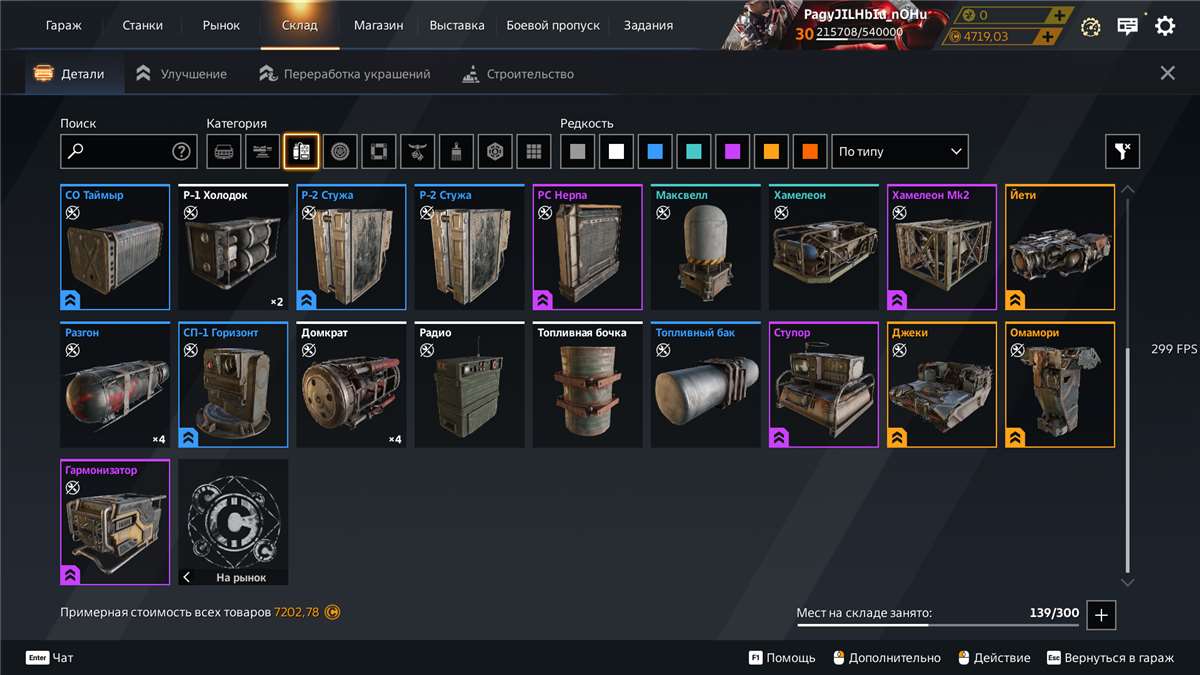Select the Хамелеон Mk2 module
Image resolution: width=1200 pixels, height=675 pixels.
(x=942, y=248)
